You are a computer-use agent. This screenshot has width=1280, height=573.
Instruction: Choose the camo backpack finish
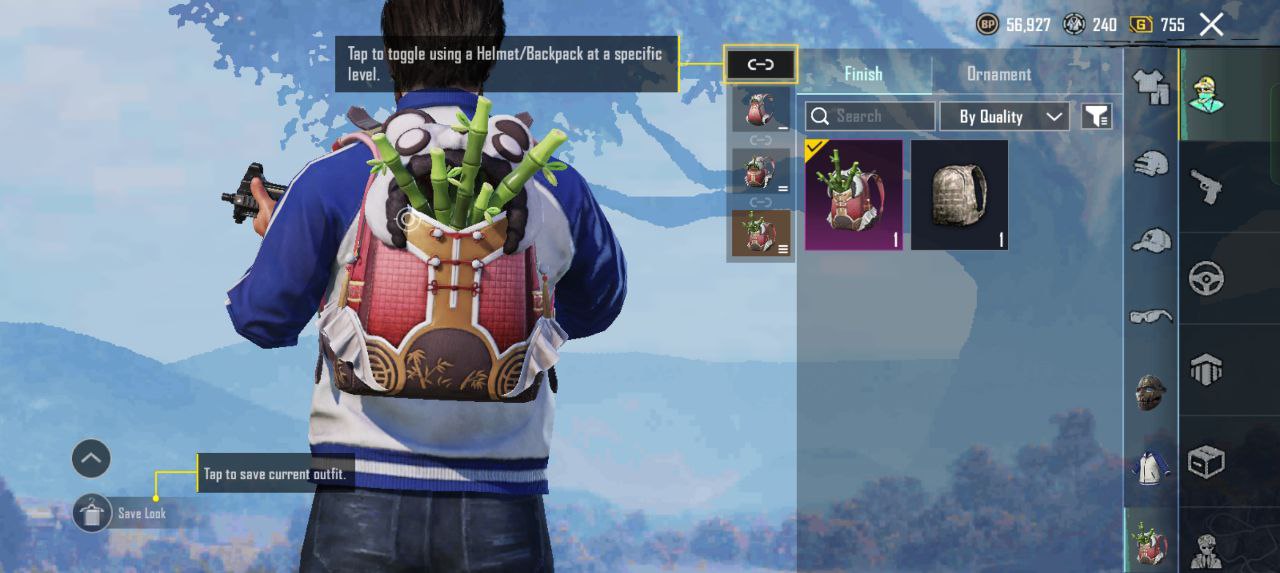(x=959, y=195)
